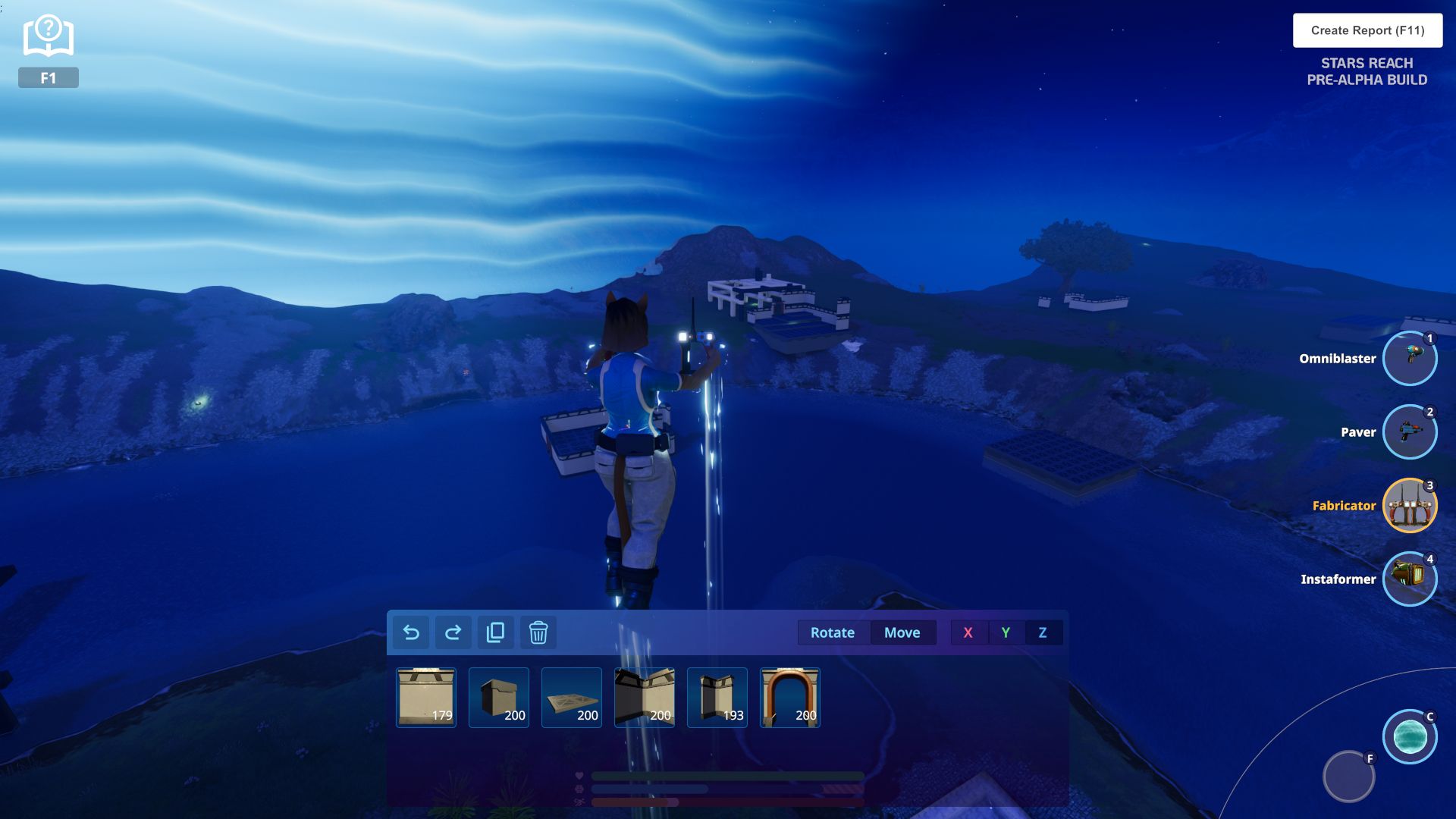1456x819 pixels.
Task: Choose the Fabricator tool
Action: [1409, 506]
